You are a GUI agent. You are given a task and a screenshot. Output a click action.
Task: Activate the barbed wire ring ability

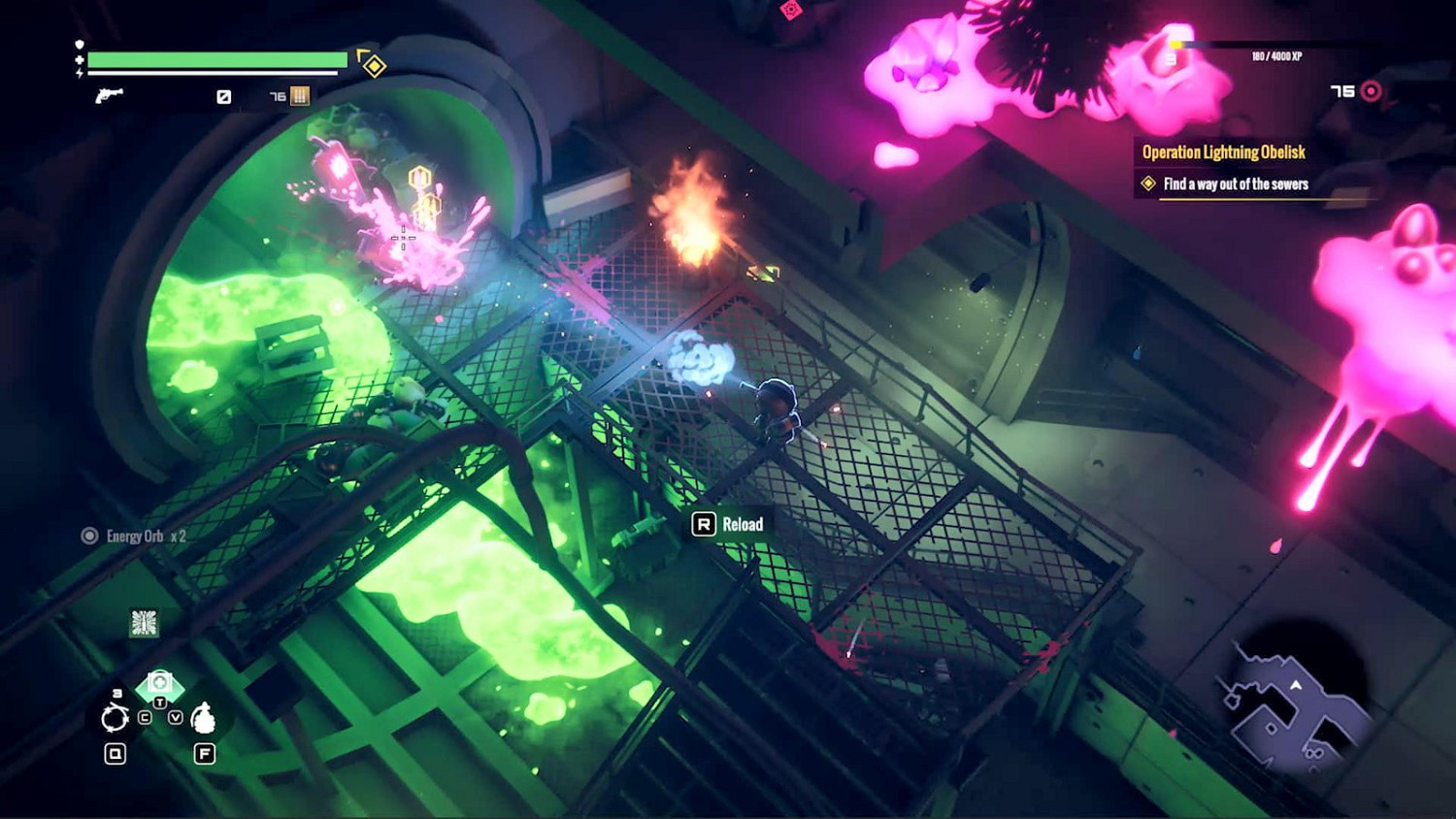pos(115,719)
